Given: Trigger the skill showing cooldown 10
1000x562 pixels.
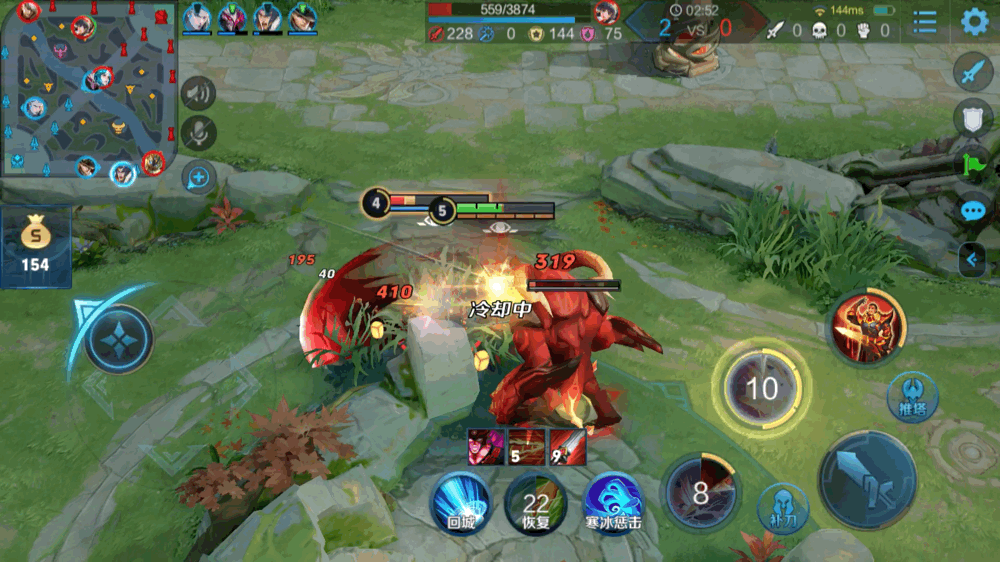Looking at the screenshot, I should coord(762,388).
